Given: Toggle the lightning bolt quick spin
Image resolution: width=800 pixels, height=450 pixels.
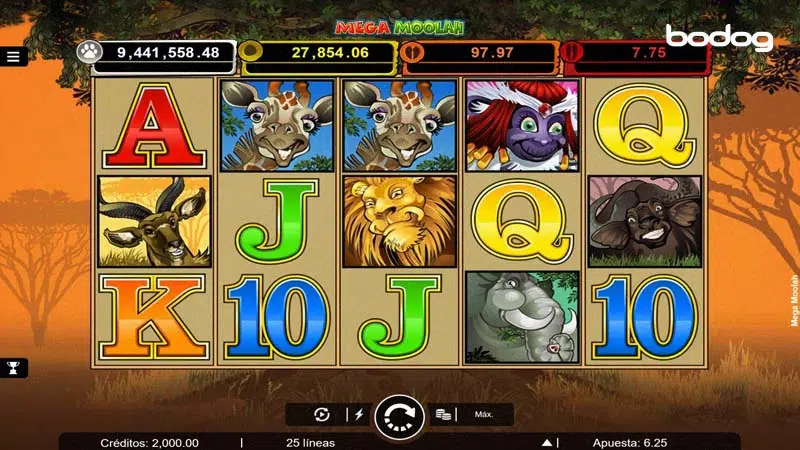Looking at the screenshot, I should [359, 414].
